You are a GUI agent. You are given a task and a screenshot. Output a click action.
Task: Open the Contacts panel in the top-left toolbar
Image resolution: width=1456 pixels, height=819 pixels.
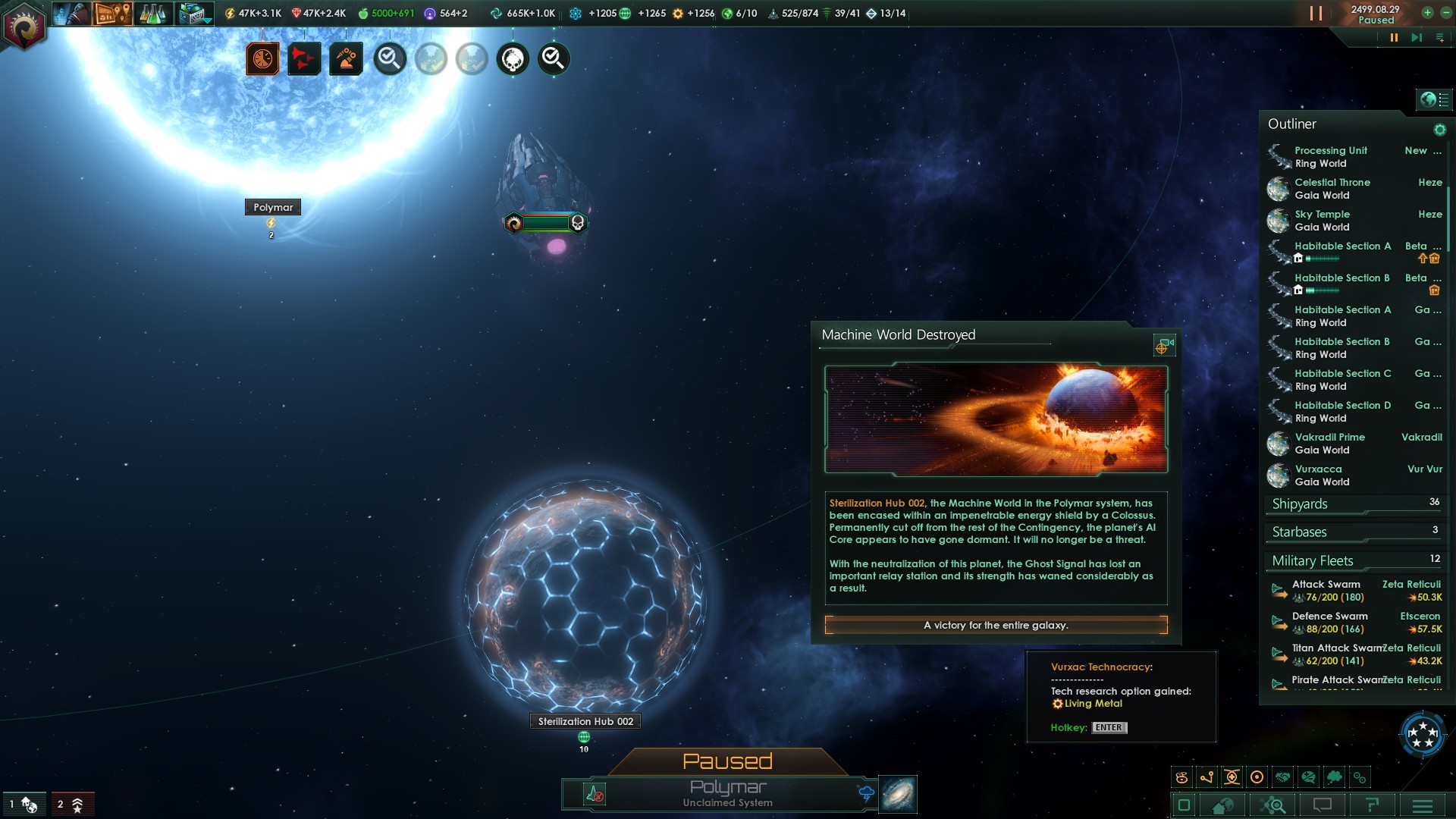pyautogui.click(x=72, y=13)
